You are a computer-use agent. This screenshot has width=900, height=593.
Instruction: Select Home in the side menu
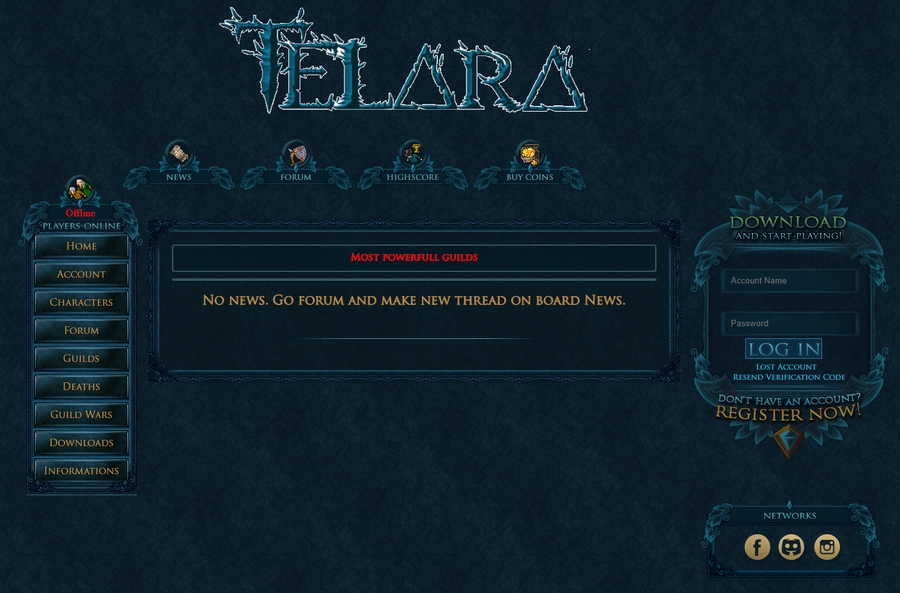pos(81,246)
